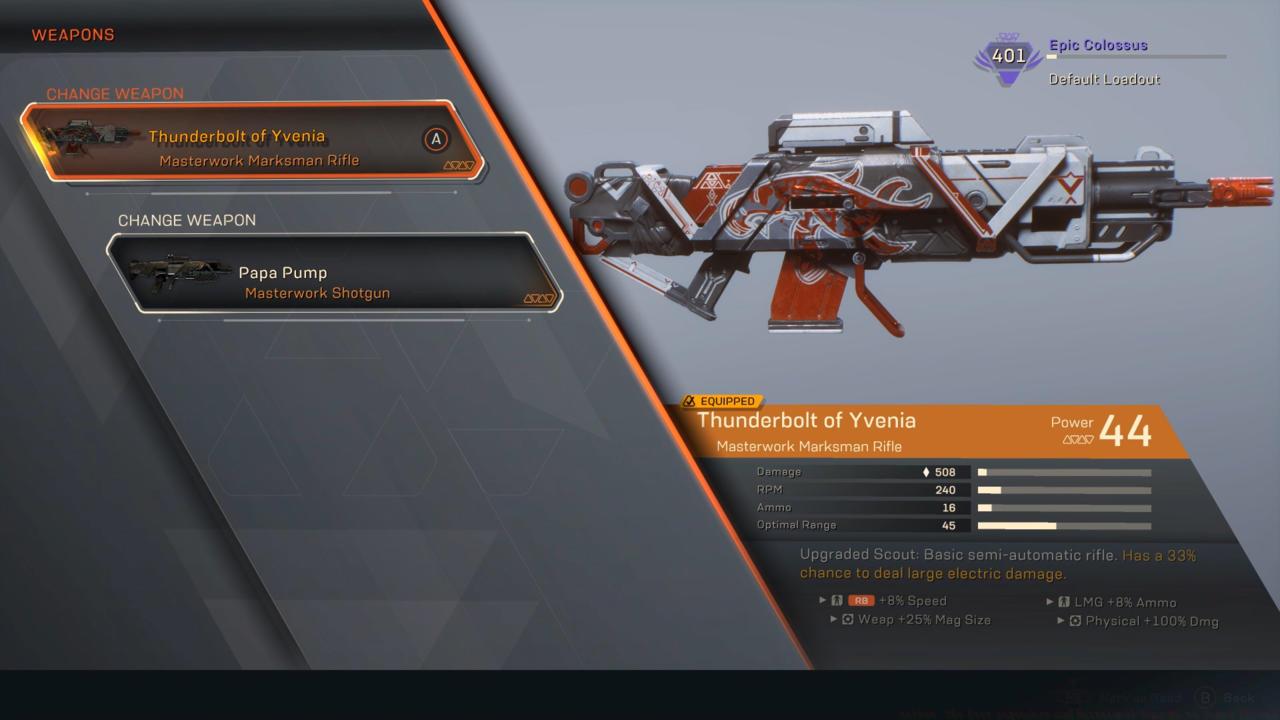
Task: Click the A button prompt on the top weapon slot
Action: point(434,138)
